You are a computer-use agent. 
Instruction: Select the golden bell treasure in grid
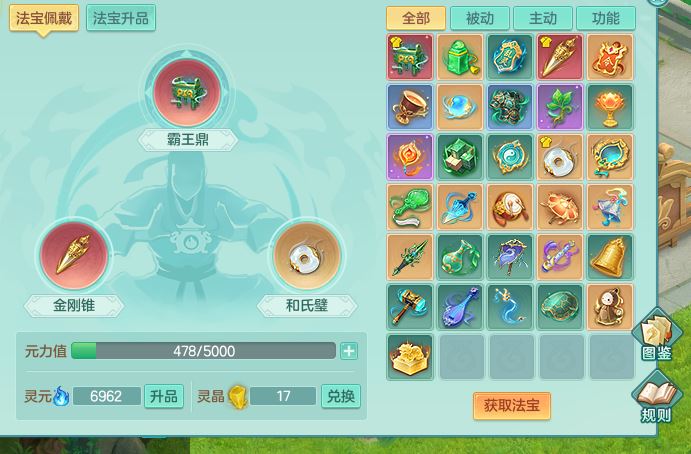pyautogui.click(x=611, y=257)
